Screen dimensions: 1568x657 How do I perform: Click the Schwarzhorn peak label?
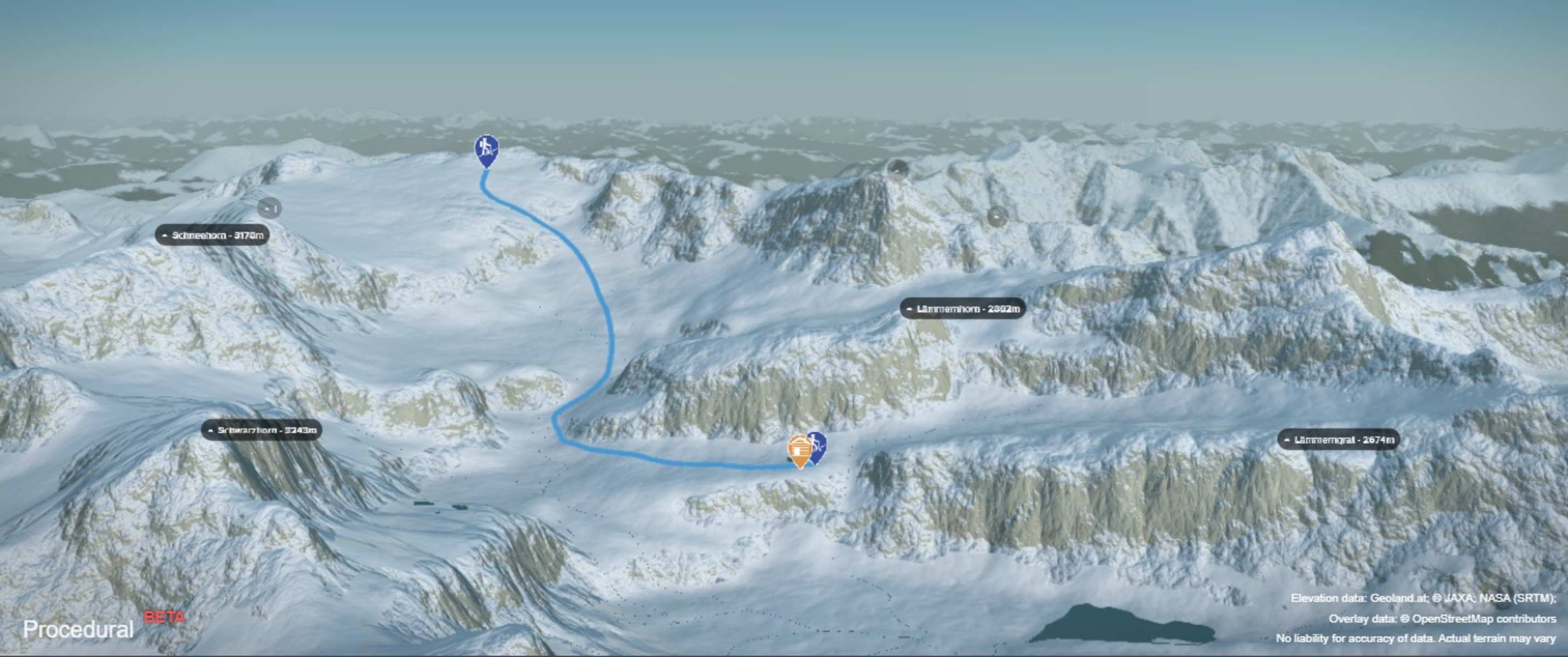(261, 430)
